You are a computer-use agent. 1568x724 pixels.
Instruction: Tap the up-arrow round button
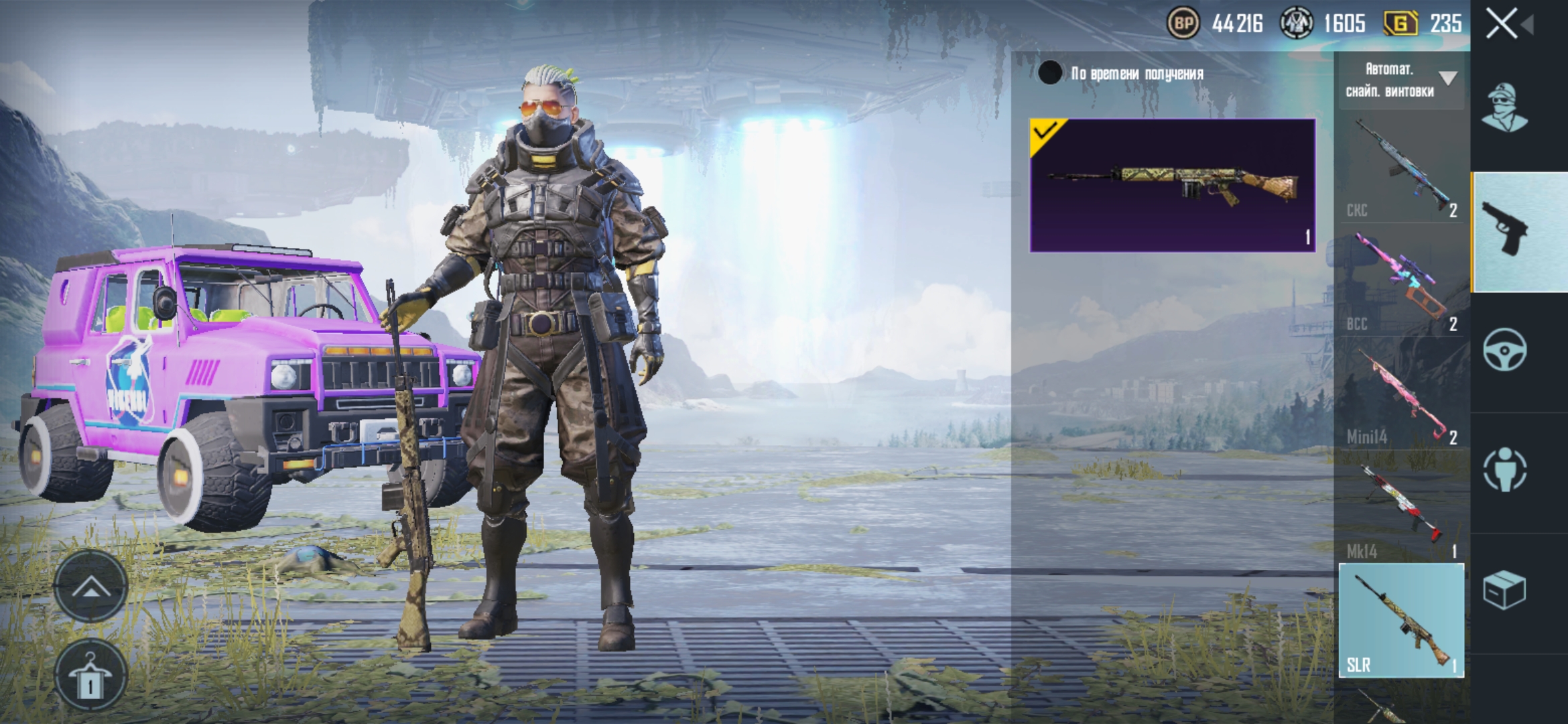(x=90, y=587)
